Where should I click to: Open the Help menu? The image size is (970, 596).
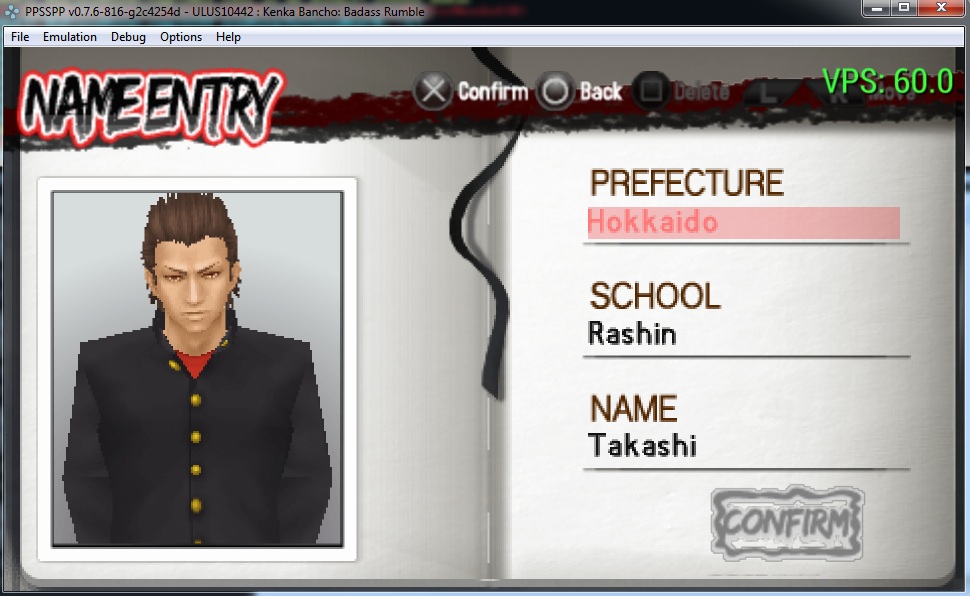tap(228, 37)
